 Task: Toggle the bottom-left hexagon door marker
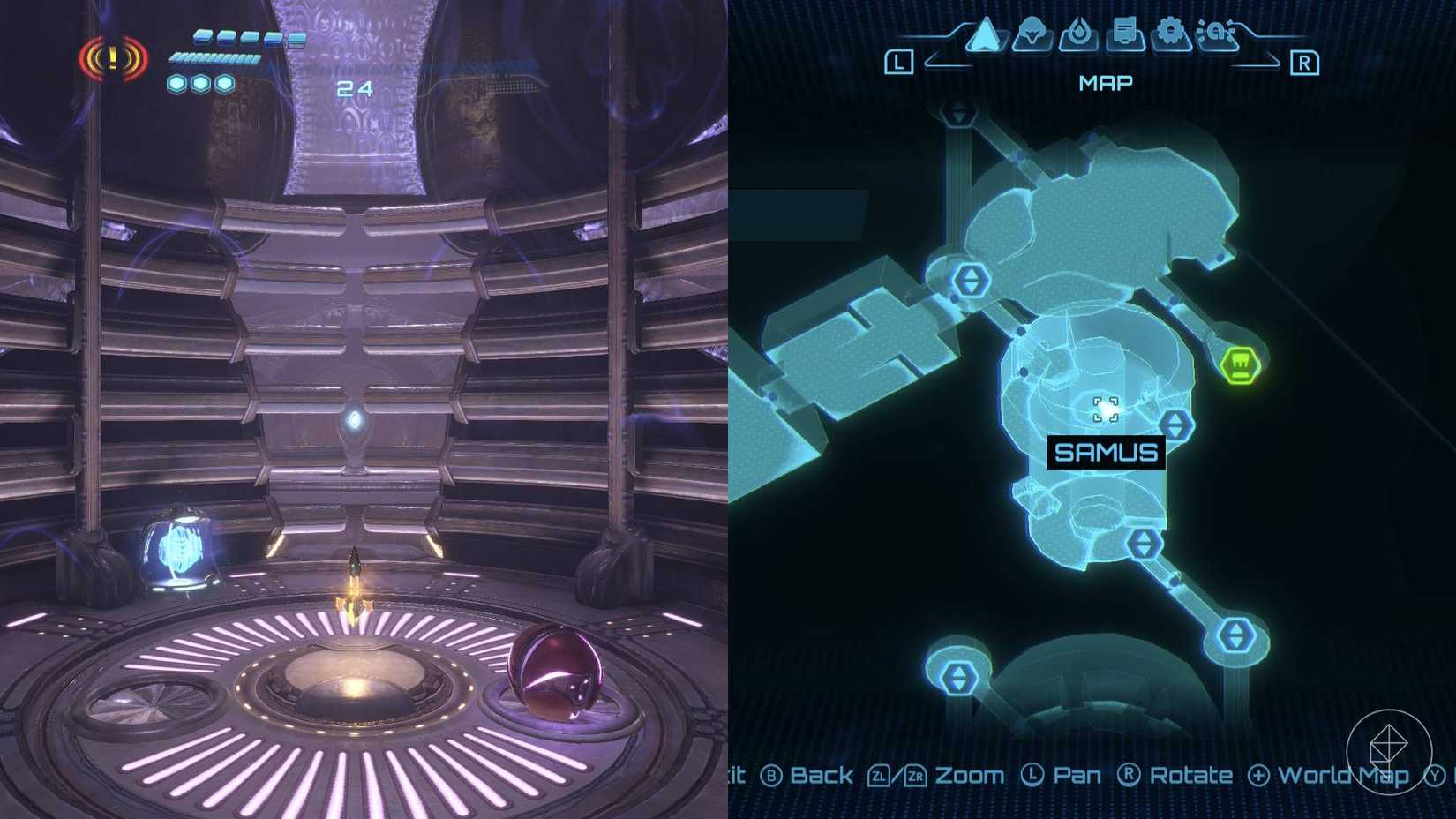957,680
